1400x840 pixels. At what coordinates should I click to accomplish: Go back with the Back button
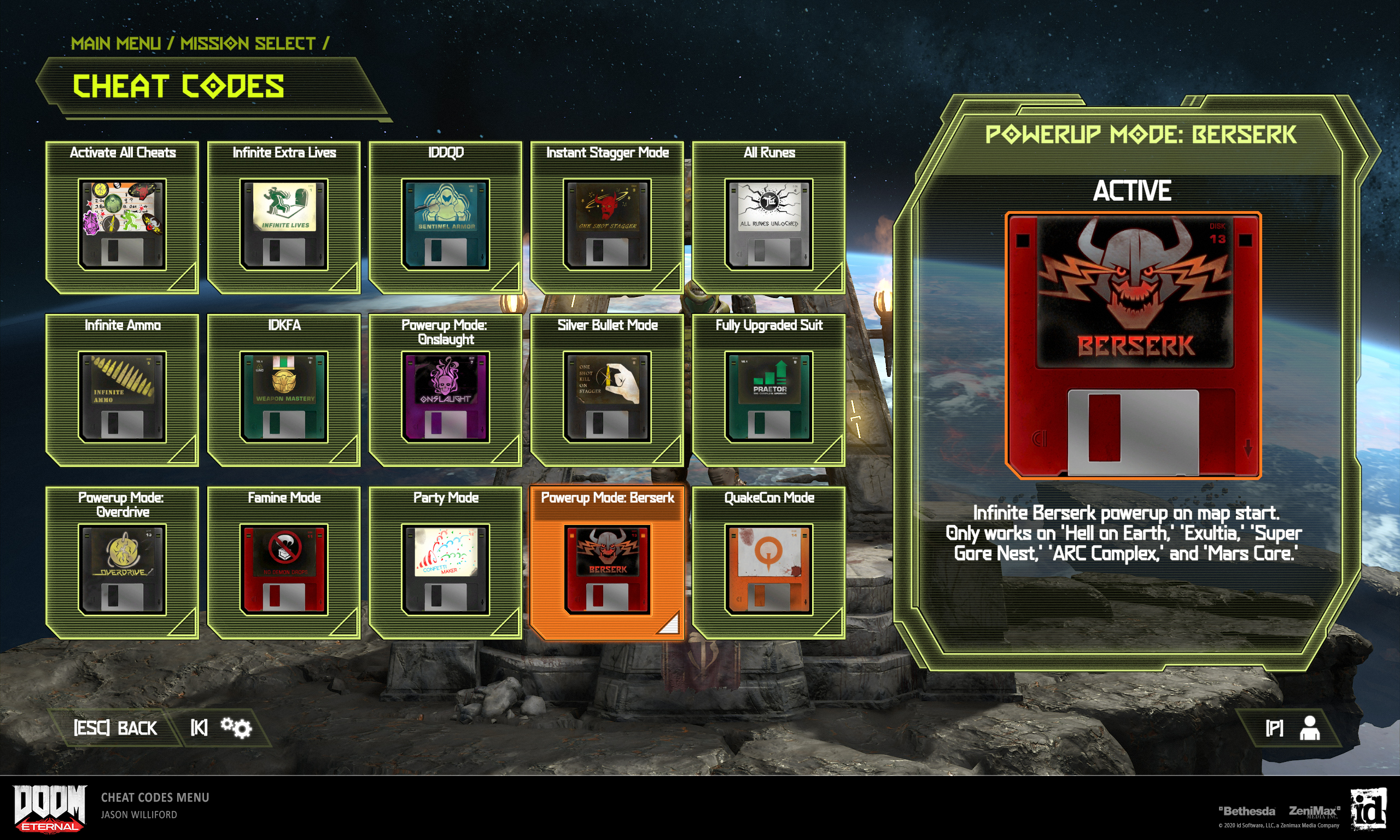tap(115, 728)
